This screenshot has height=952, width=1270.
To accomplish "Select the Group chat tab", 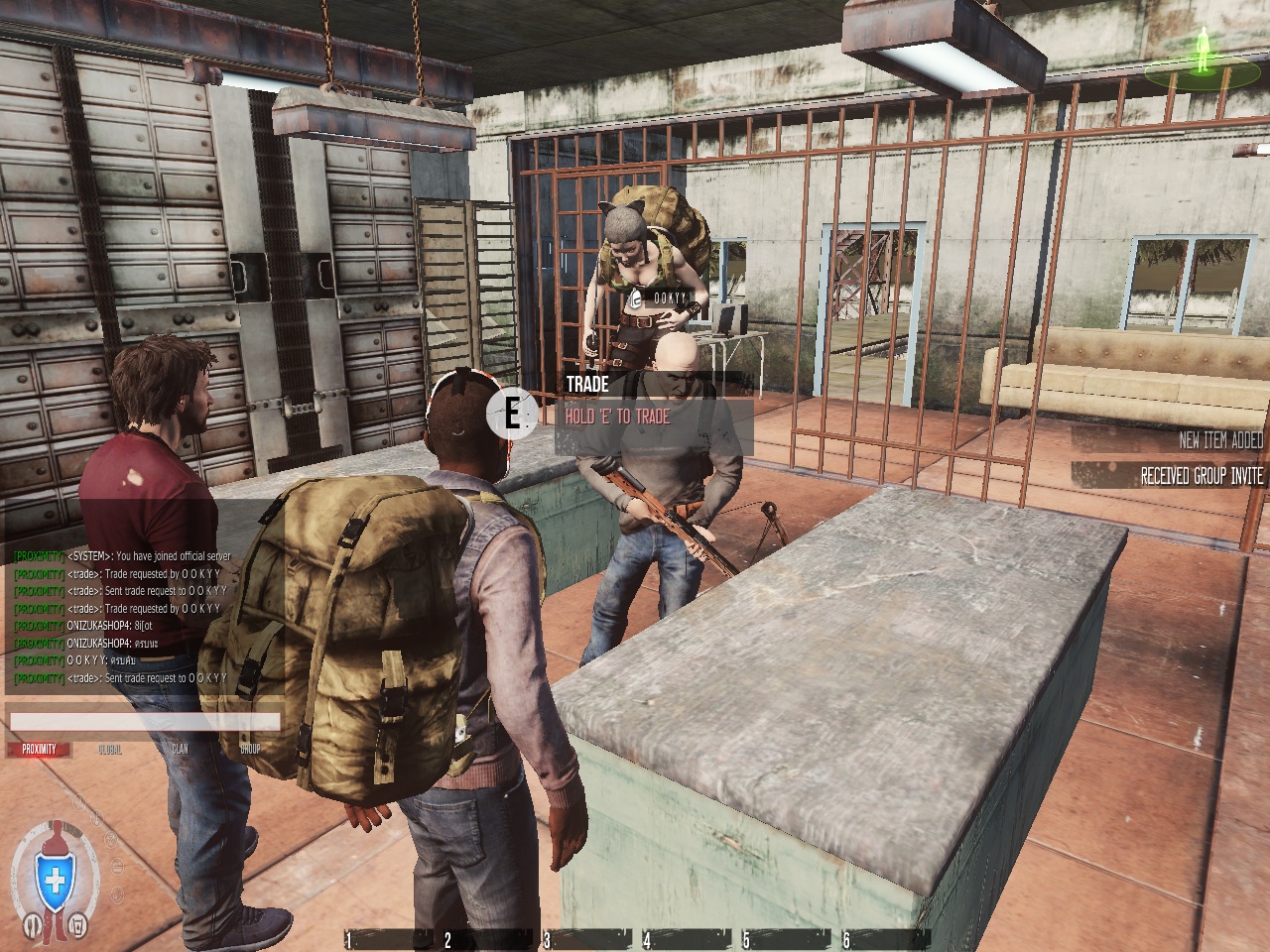I will coord(249,750).
